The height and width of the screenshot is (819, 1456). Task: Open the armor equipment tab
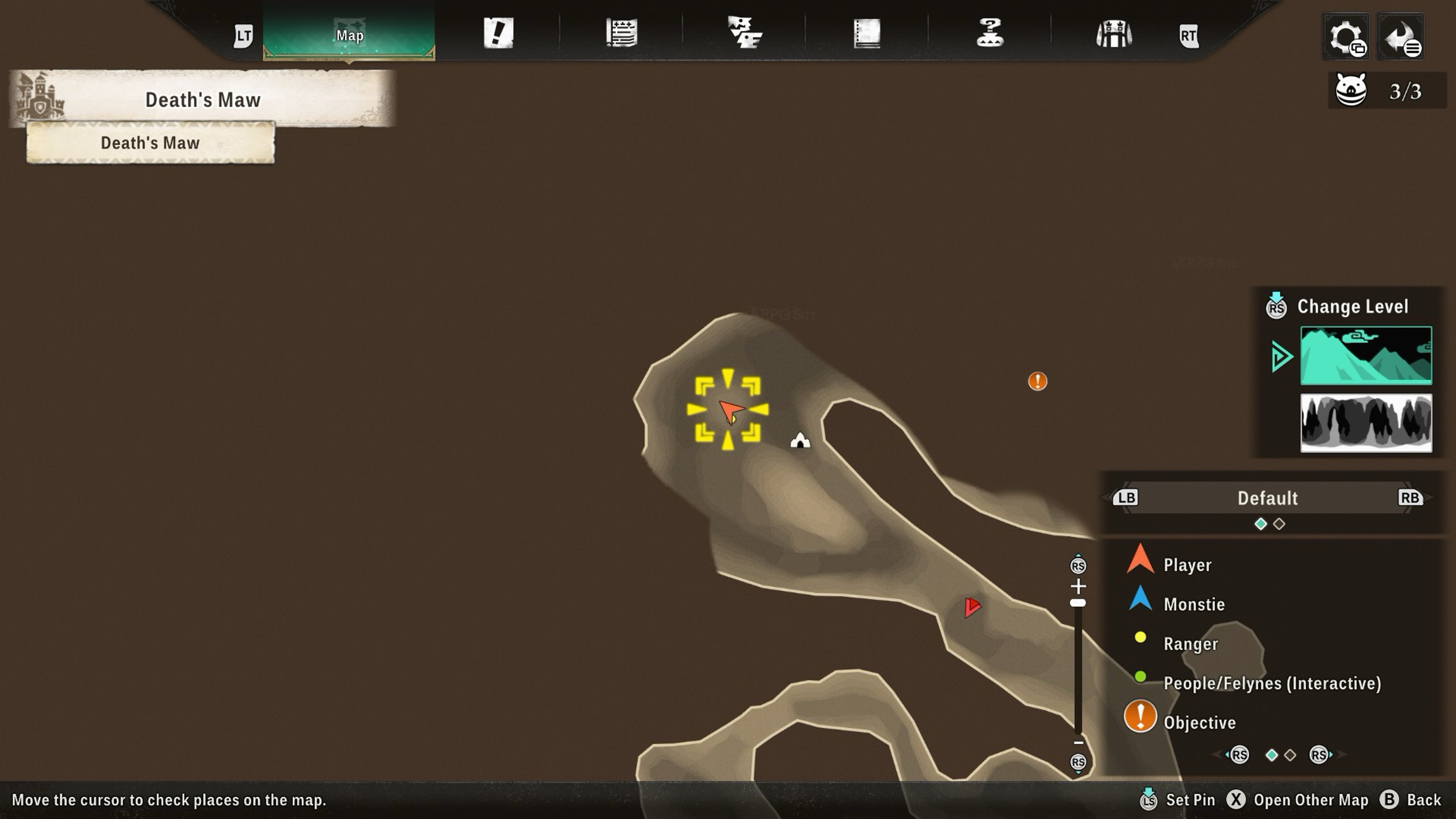click(1113, 34)
